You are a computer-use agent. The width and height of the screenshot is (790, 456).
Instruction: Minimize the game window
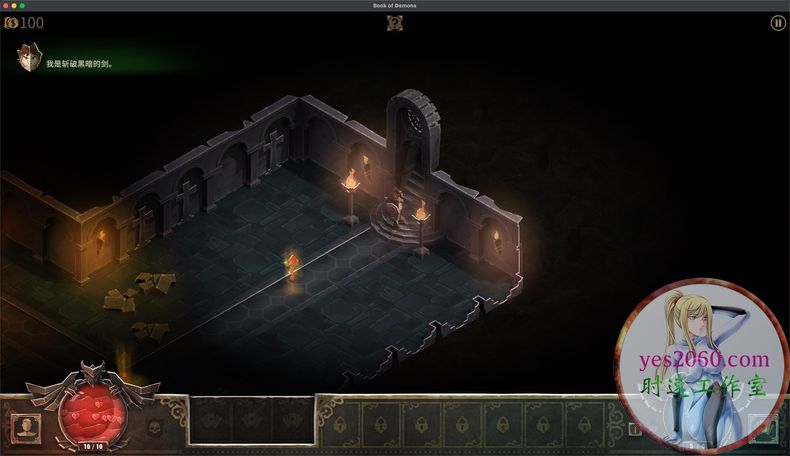pos(15,6)
